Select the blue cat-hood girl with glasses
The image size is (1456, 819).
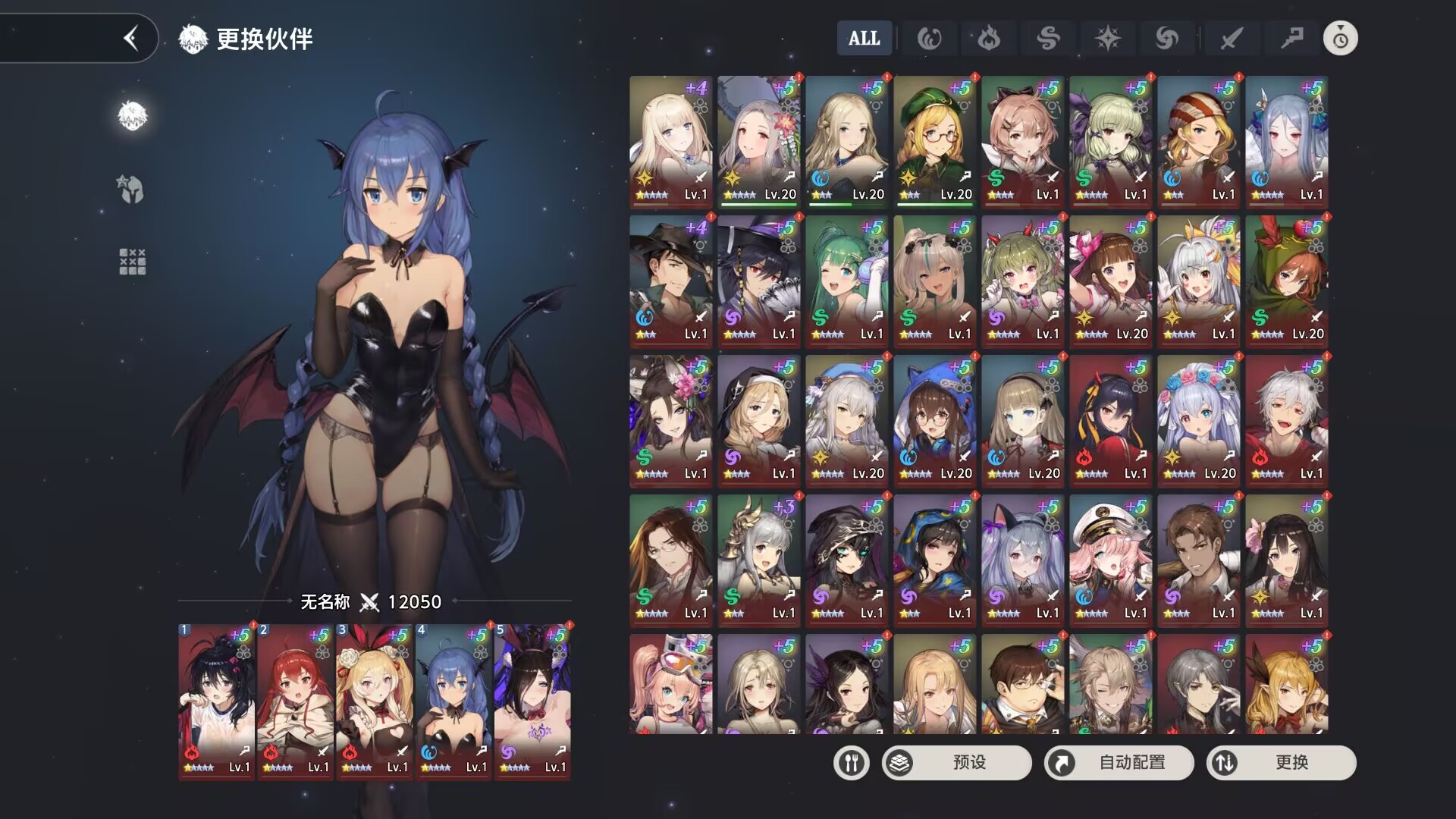(x=934, y=420)
